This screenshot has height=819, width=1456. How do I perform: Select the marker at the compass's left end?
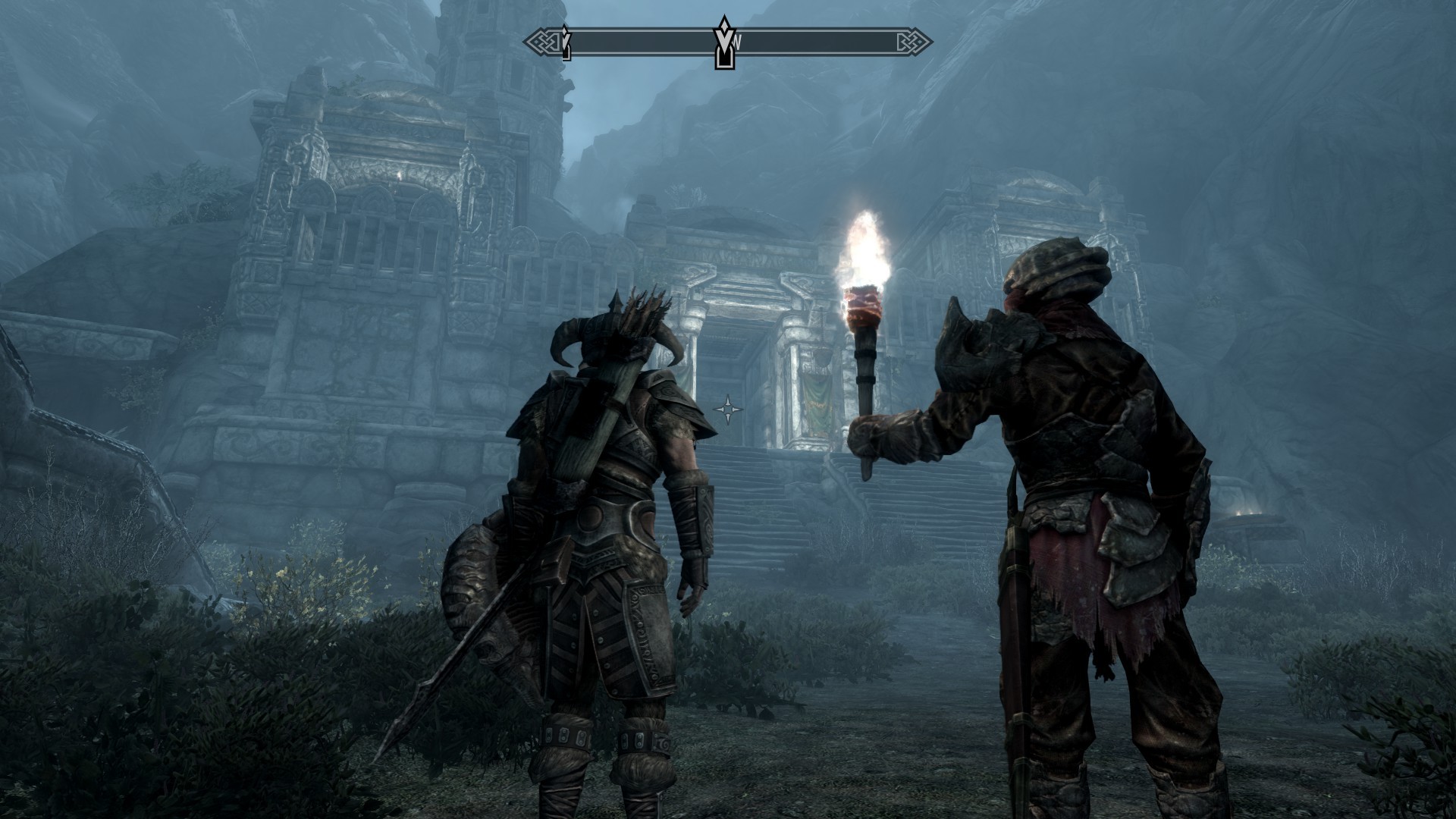[x=565, y=43]
